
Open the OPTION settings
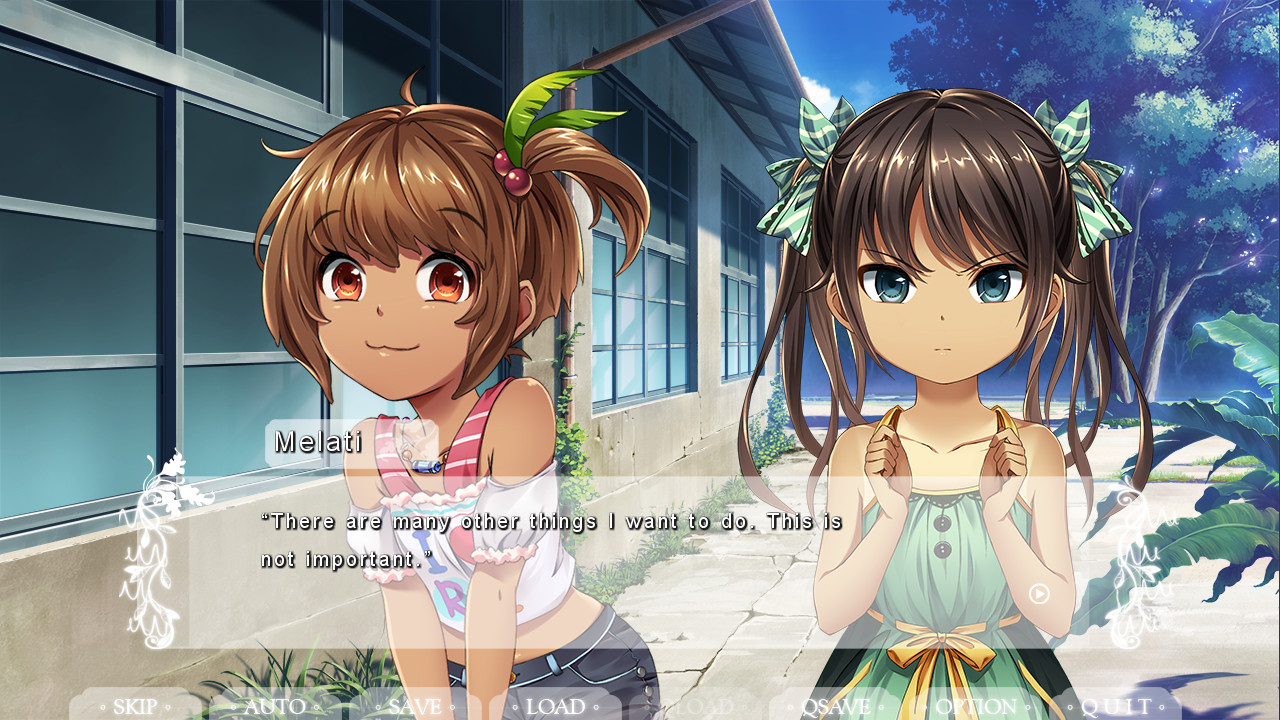[975, 705]
